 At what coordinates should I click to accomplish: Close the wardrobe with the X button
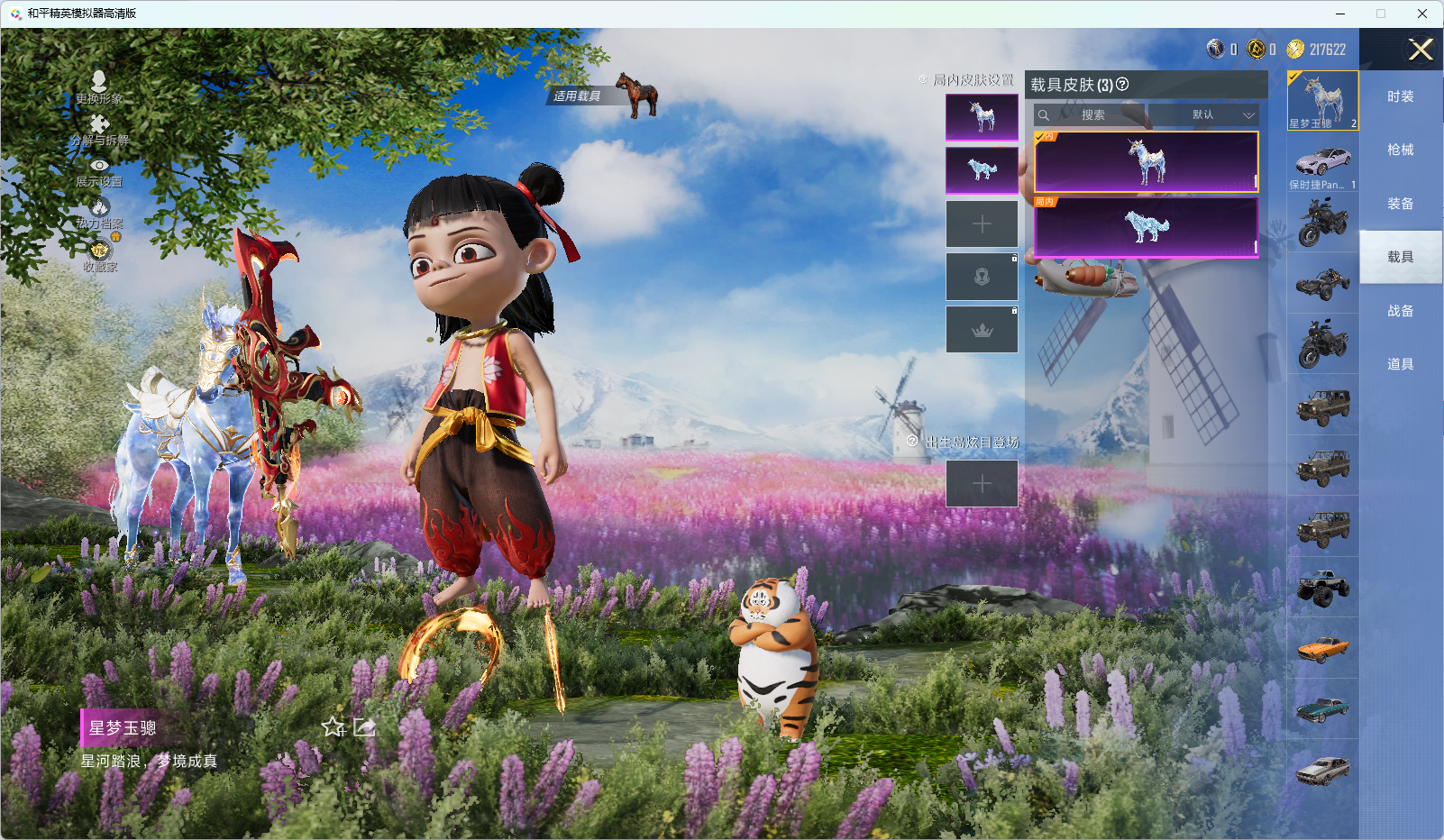click(x=1421, y=50)
